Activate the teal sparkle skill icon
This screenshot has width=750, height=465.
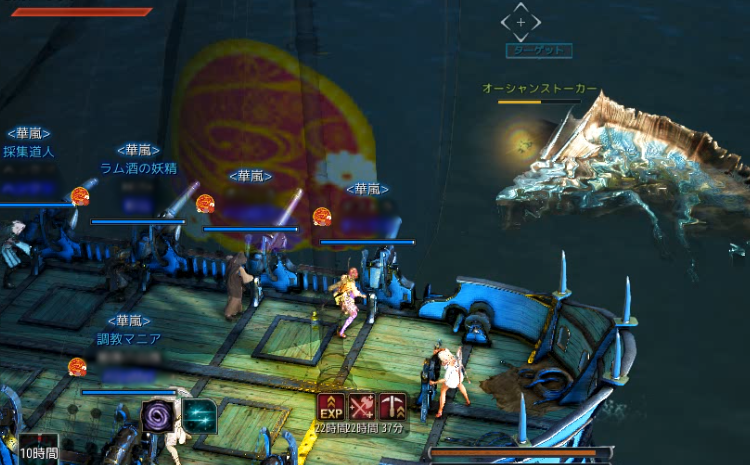[x=199, y=415]
